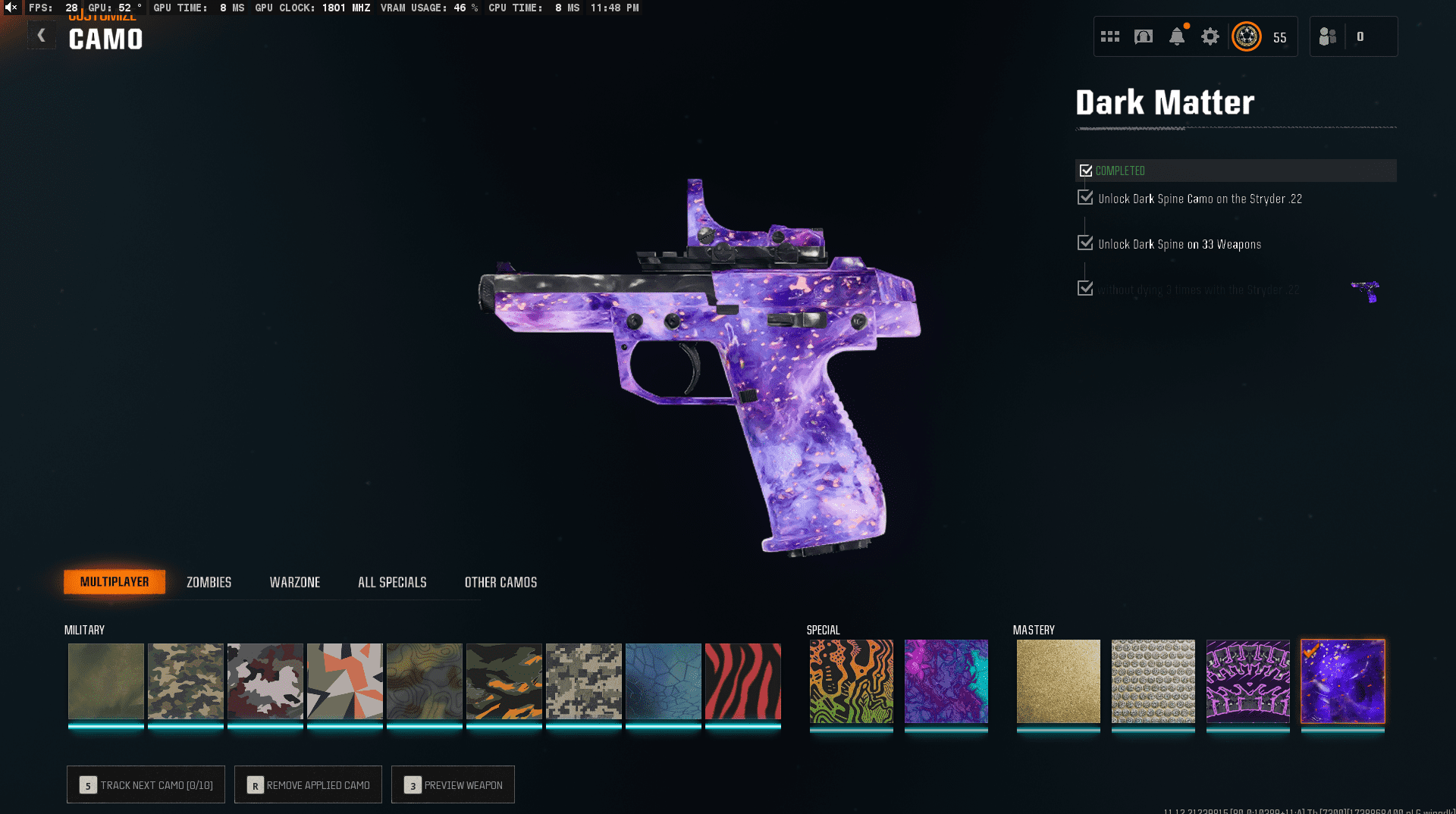Screen dimensions: 1456x814
Task: Select the prestige emblem showing level 55
Action: point(1247,36)
